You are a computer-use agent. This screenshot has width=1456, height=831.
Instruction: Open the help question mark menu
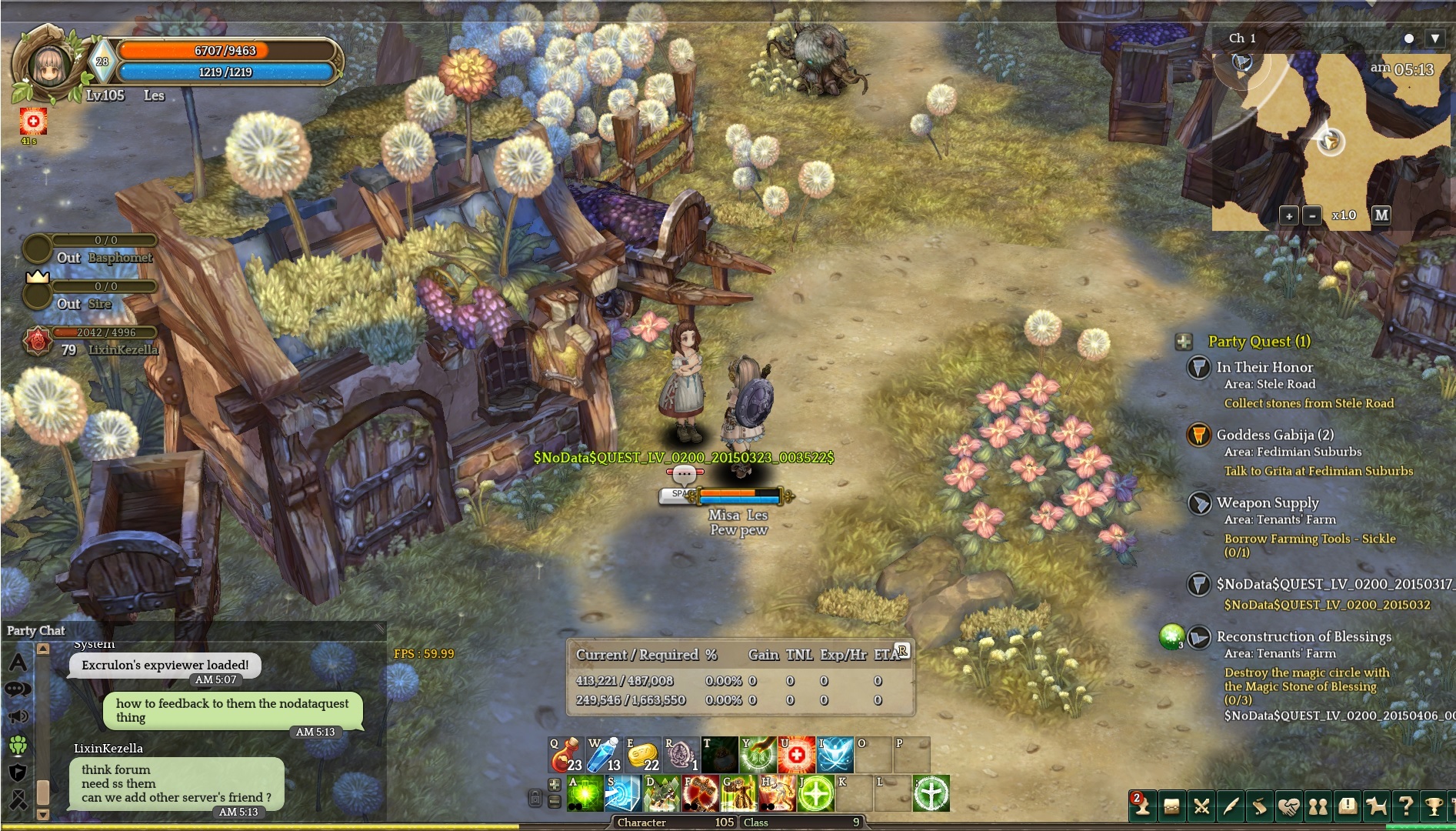pos(1405,806)
